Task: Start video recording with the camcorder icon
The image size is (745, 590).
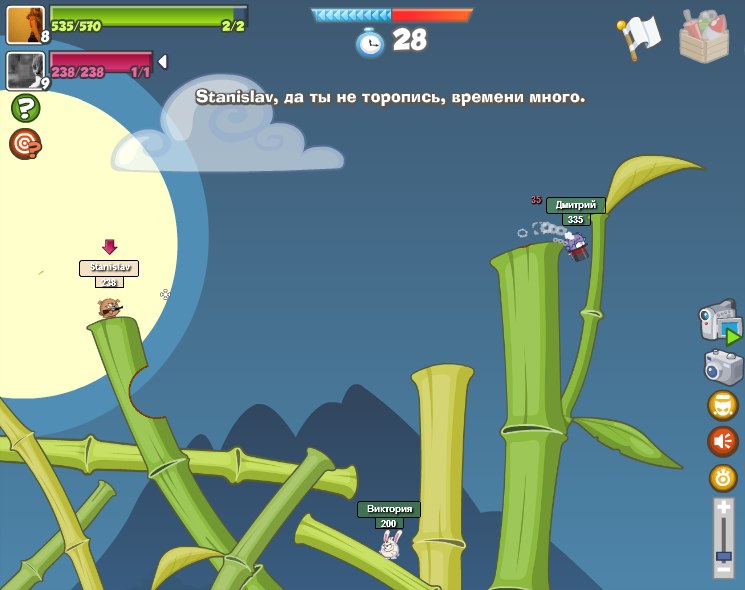Action: click(719, 322)
